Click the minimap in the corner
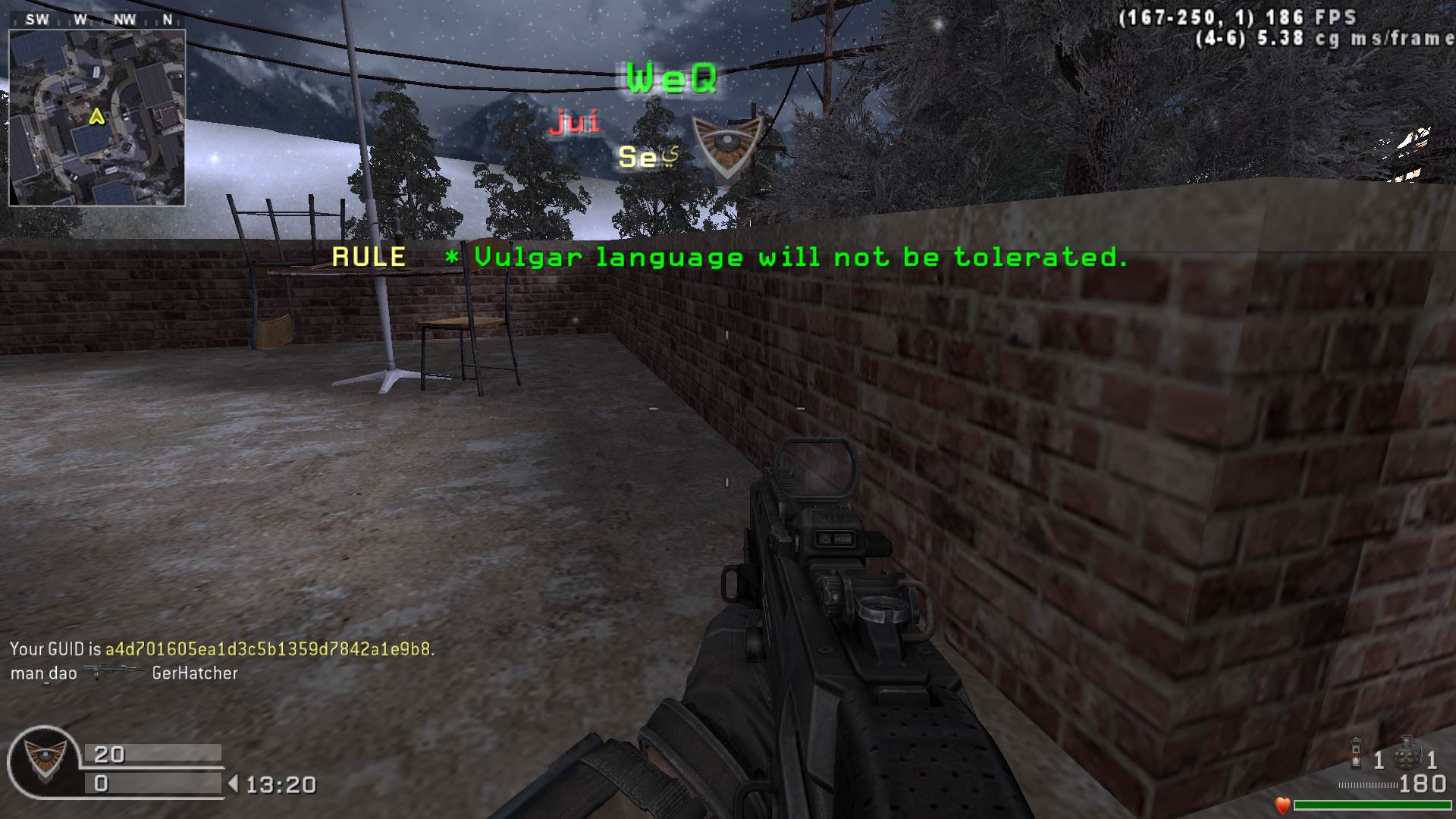1456x819 pixels. pos(97,118)
